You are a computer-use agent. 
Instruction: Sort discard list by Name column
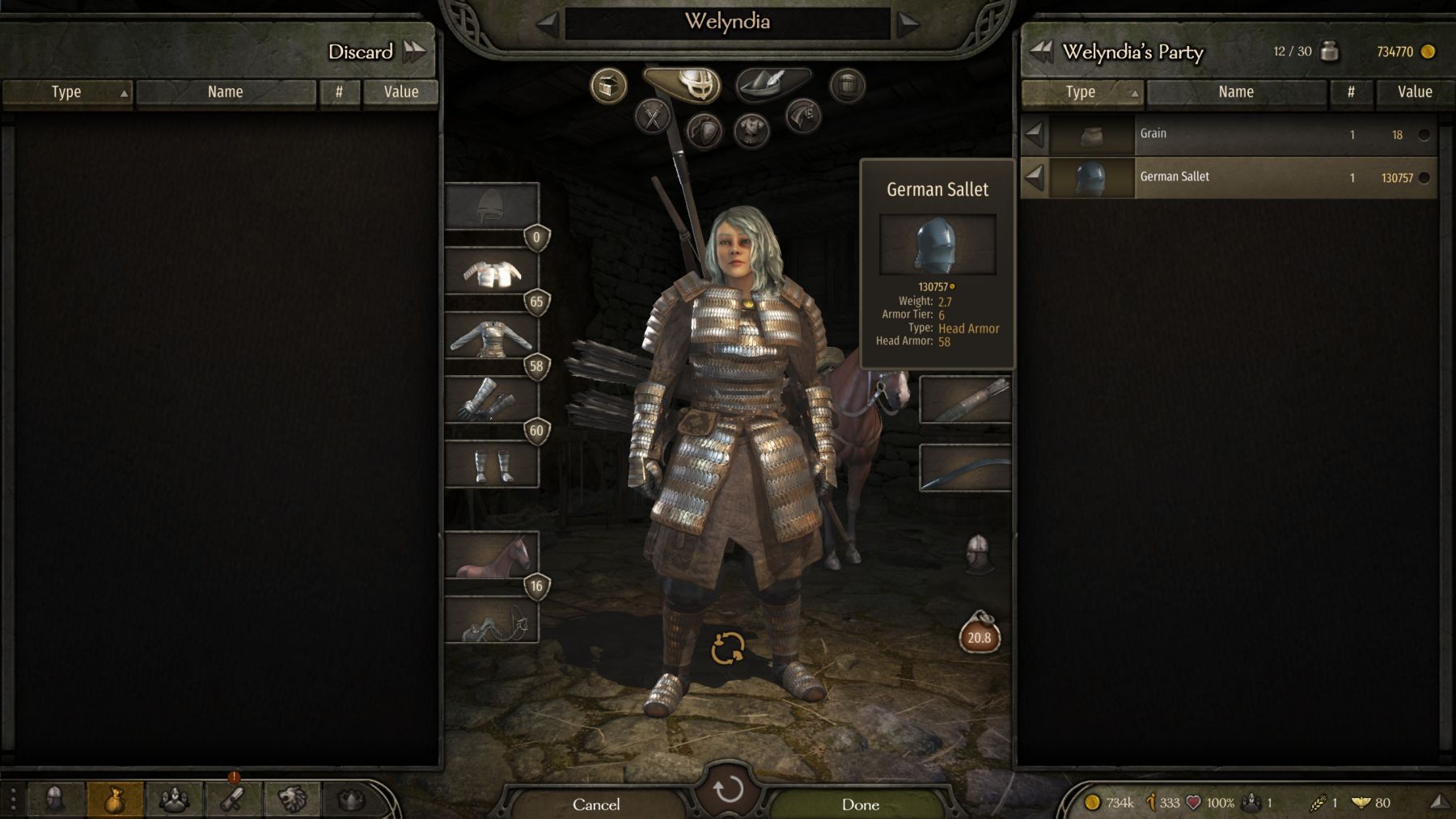[225, 92]
